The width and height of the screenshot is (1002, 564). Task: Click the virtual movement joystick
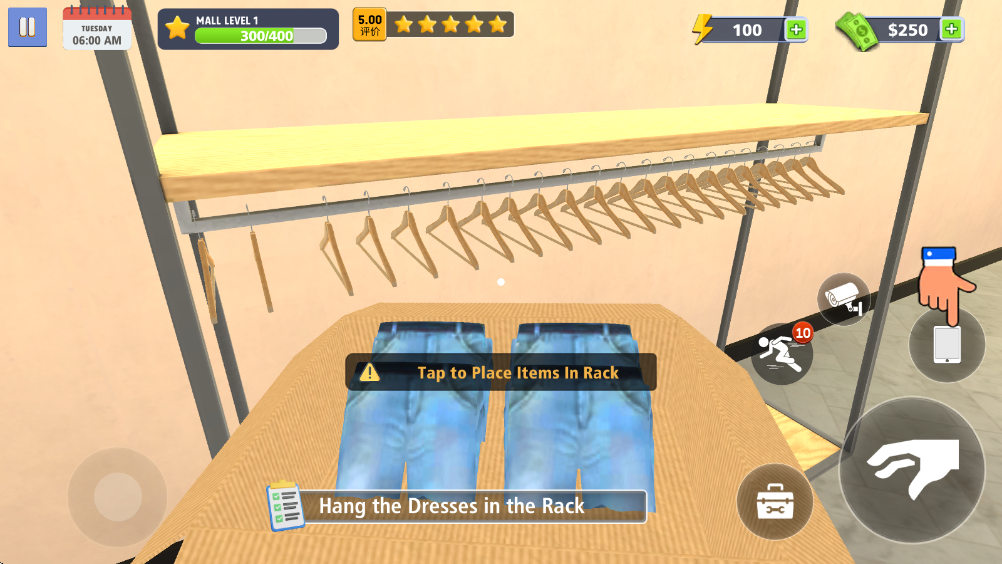point(118,496)
